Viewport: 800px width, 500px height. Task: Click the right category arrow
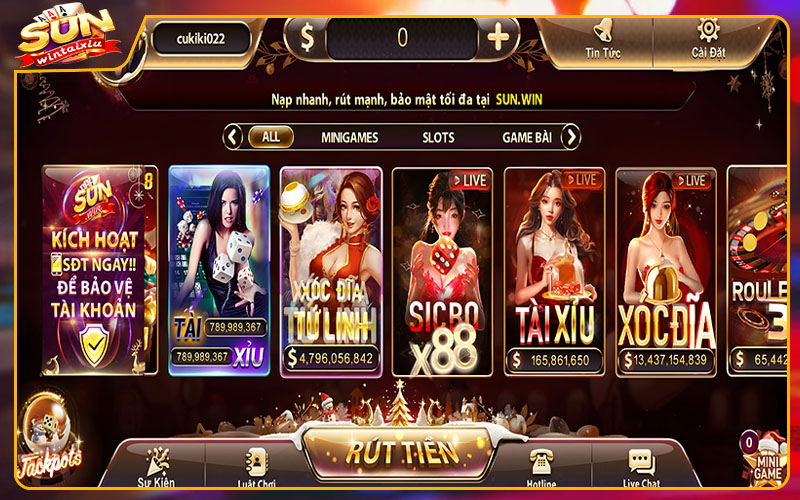click(571, 137)
